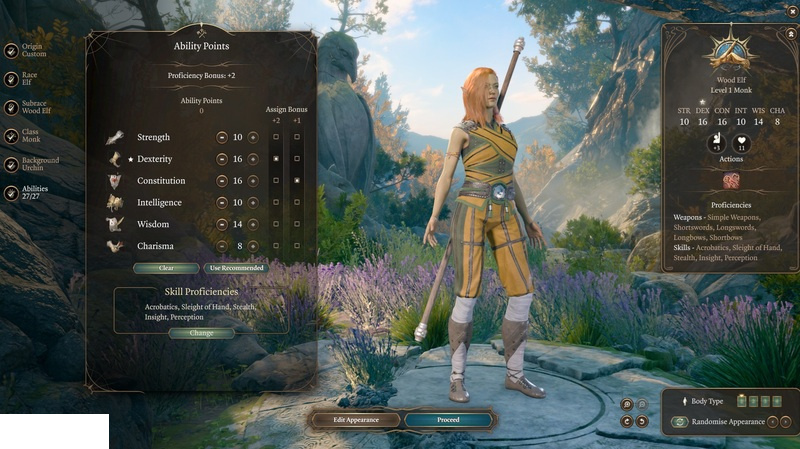Open the Edit Appearance screen
Viewport: 800px width, 449px height.
(356, 420)
